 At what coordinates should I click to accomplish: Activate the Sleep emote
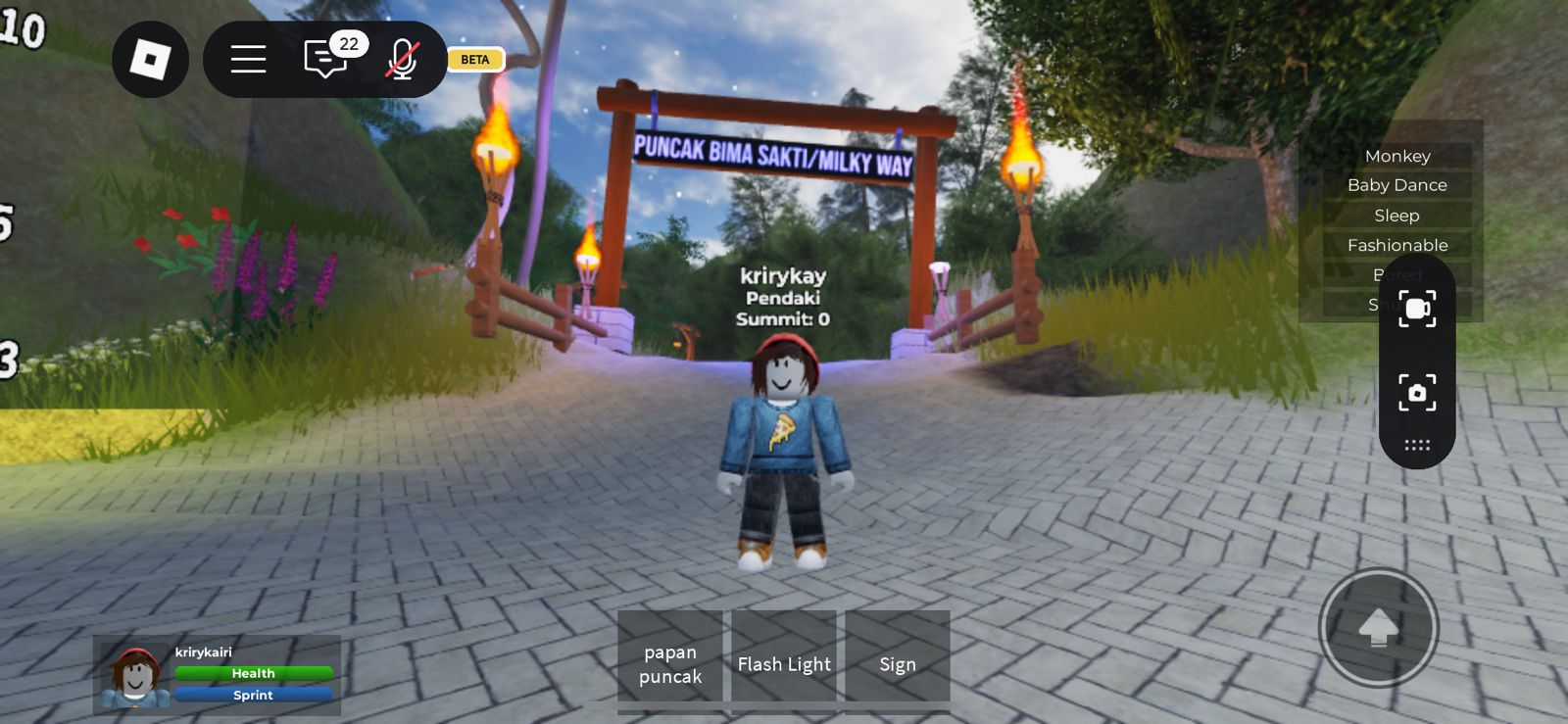click(x=1398, y=215)
